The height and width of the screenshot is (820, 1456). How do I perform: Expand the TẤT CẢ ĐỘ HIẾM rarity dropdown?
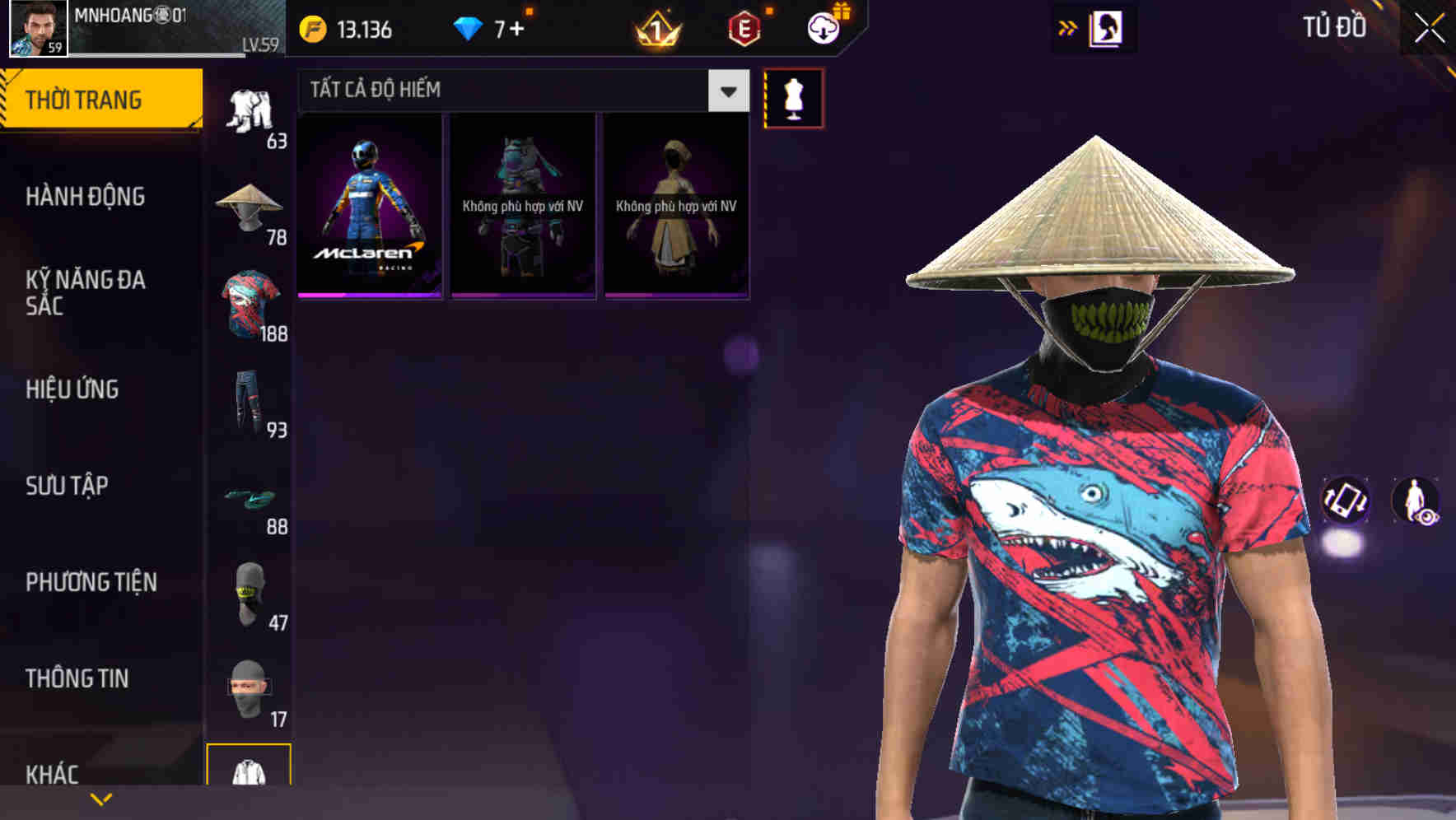(x=726, y=91)
